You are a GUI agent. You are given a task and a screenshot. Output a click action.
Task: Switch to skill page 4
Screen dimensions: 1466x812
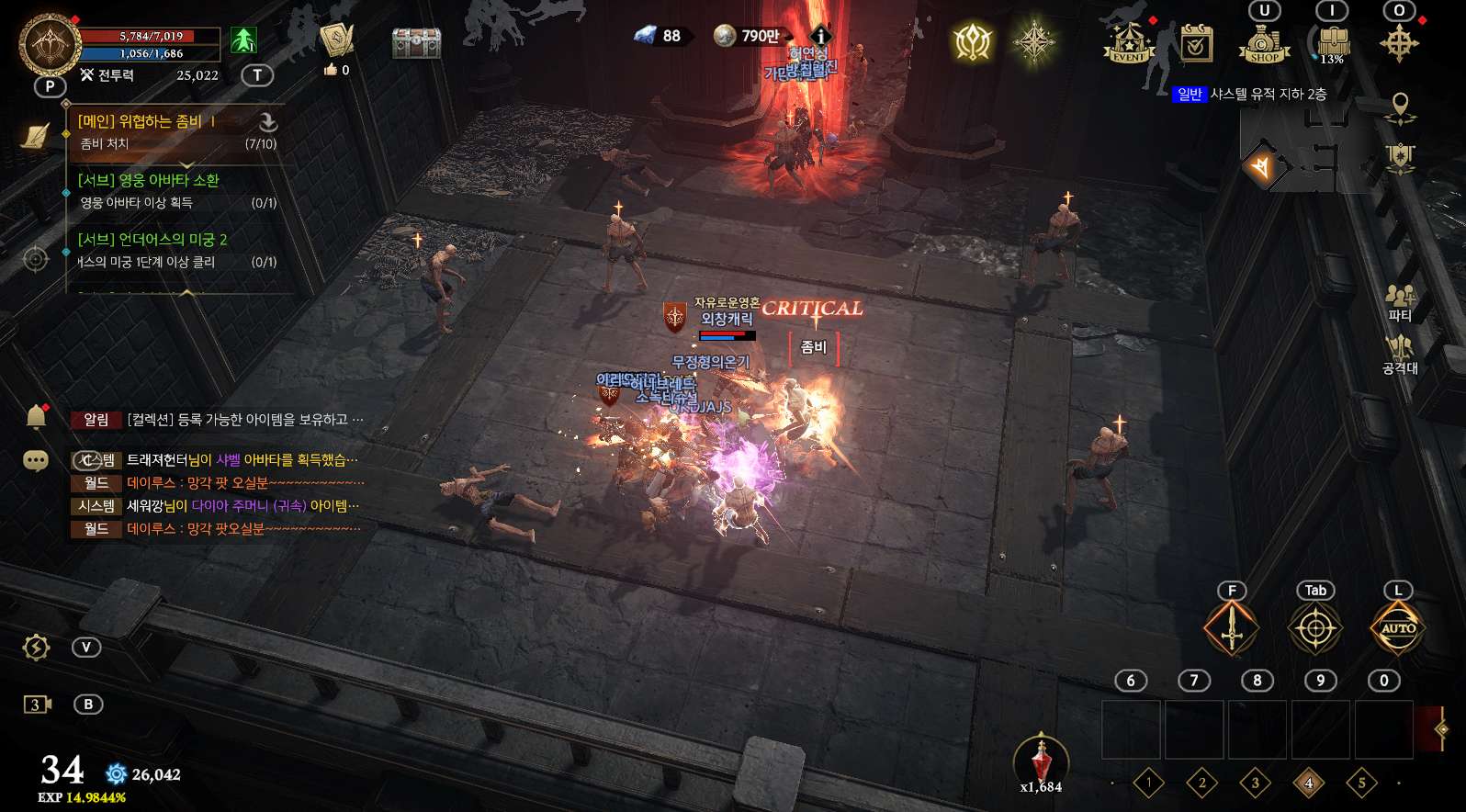(x=1308, y=784)
